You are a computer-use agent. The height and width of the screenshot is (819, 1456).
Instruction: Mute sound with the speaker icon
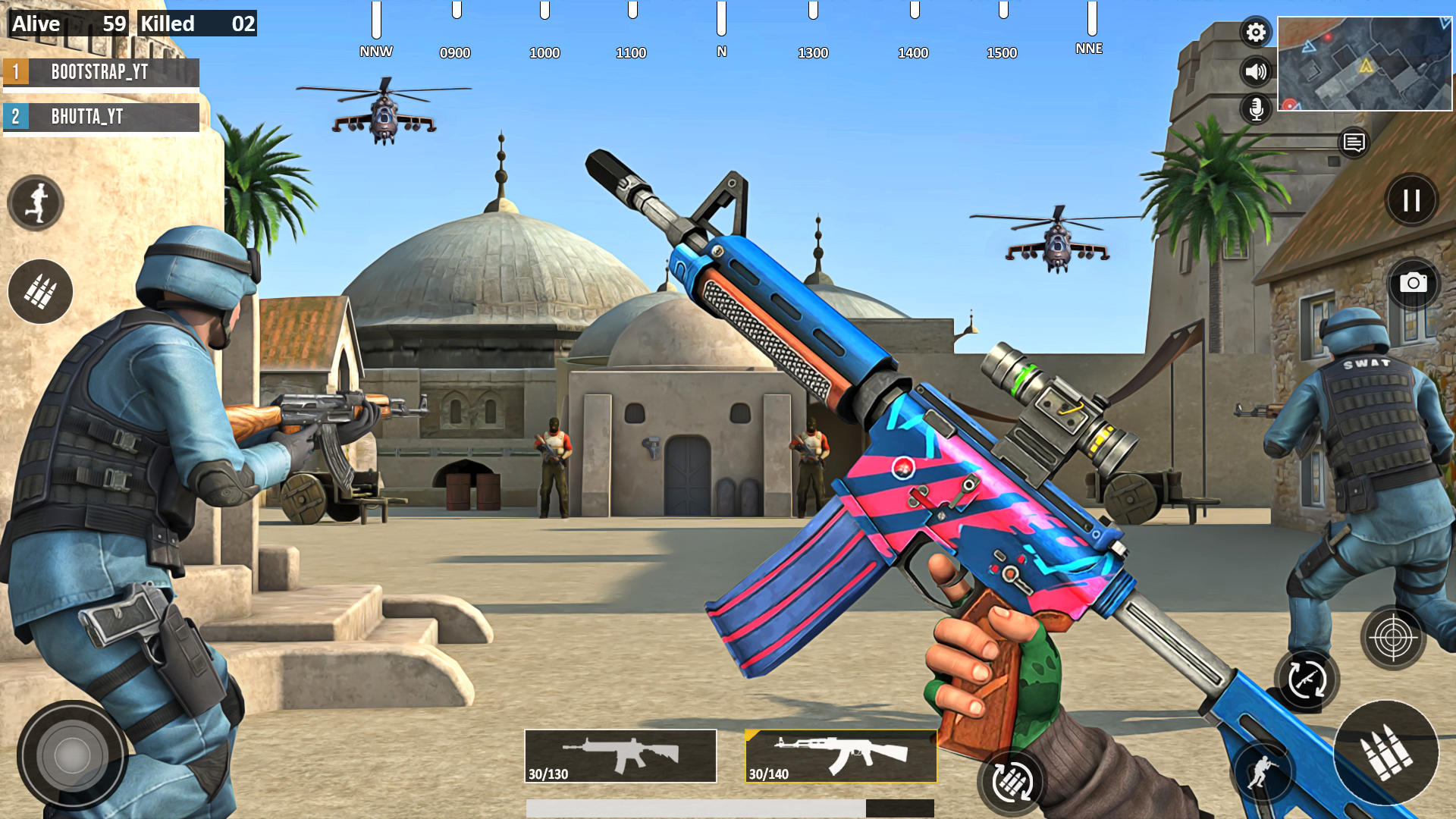tap(1256, 71)
